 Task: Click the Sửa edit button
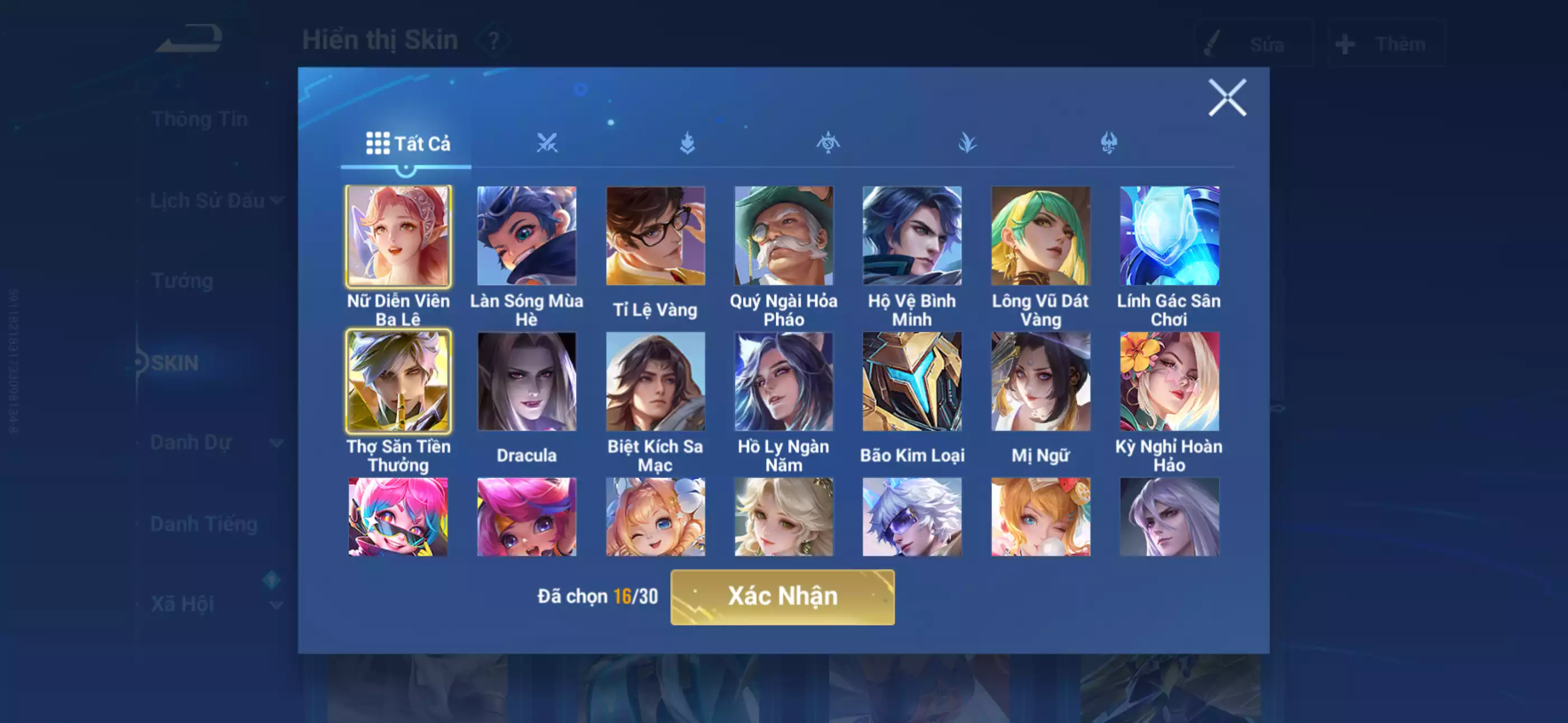(1254, 43)
